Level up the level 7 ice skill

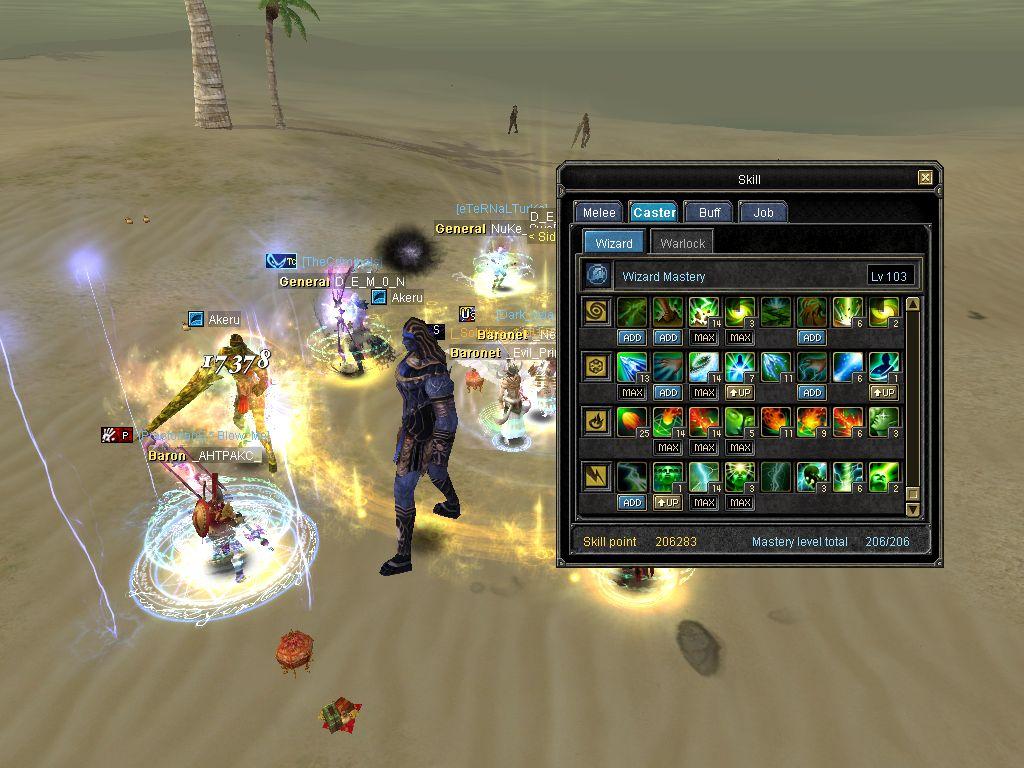pyautogui.click(x=740, y=393)
